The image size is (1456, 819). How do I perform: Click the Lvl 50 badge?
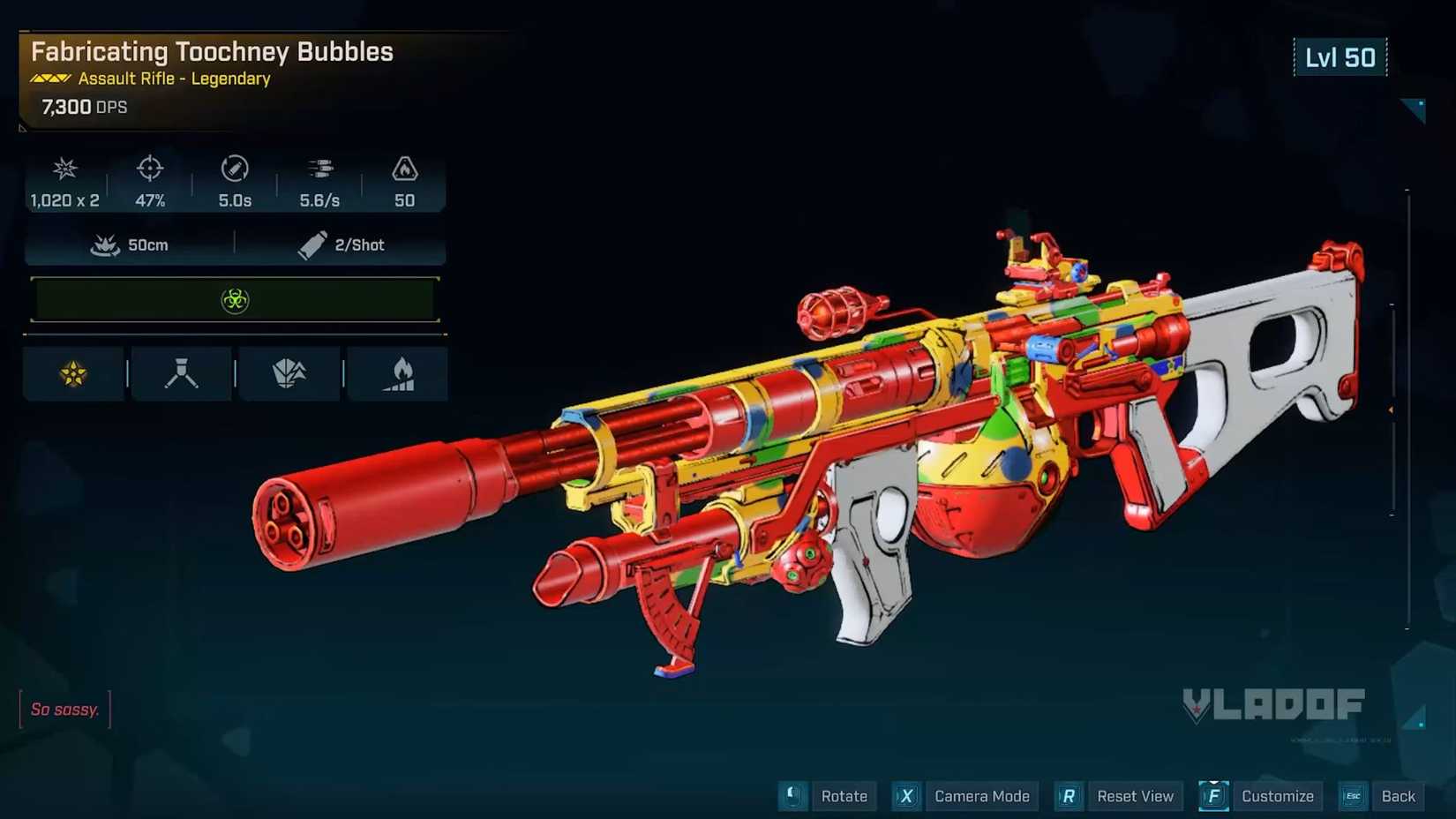[1340, 56]
